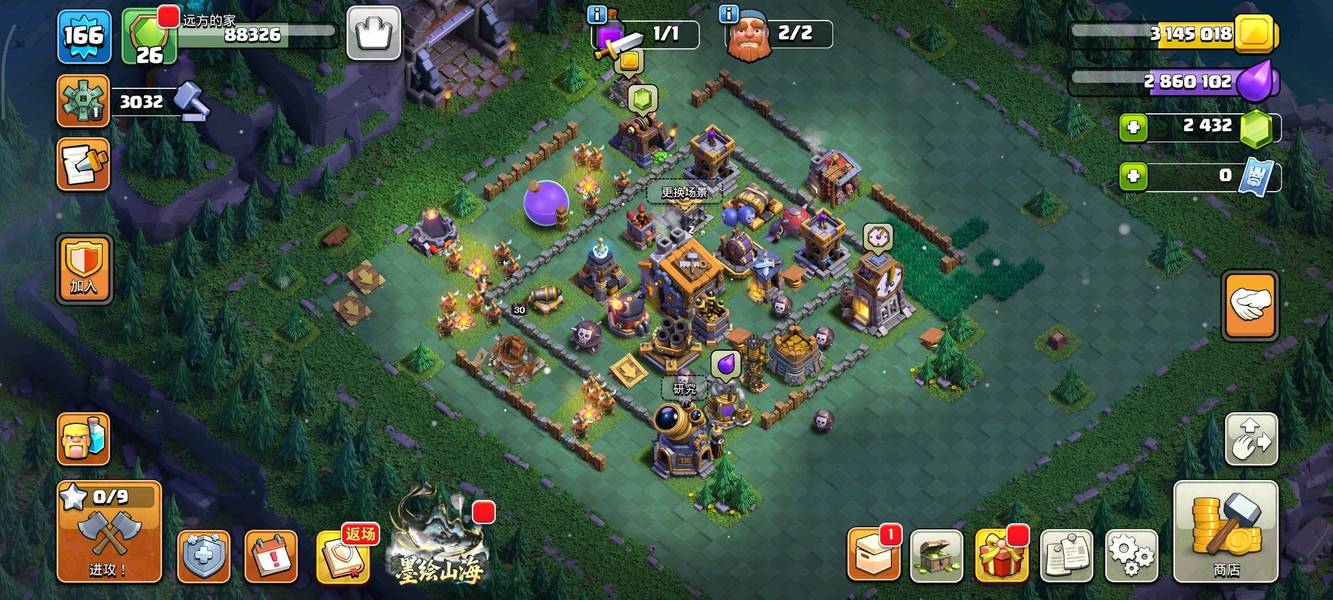
Task: Open the settings gear menu
Action: point(1131,556)
